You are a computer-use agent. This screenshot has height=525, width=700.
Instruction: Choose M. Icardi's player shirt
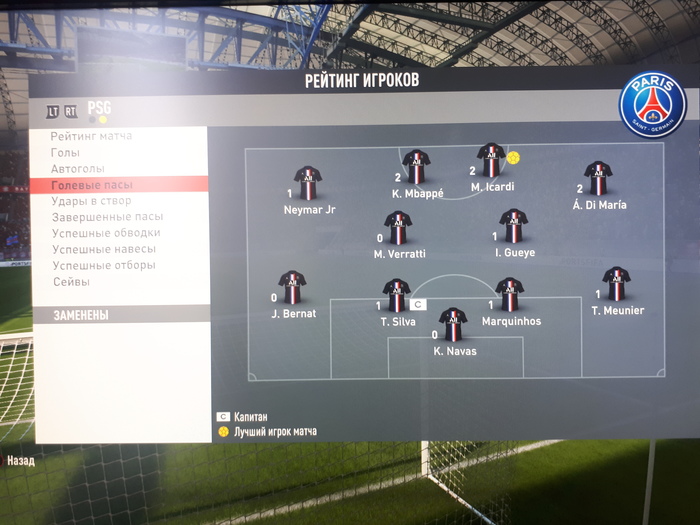(x=490, y=160)
